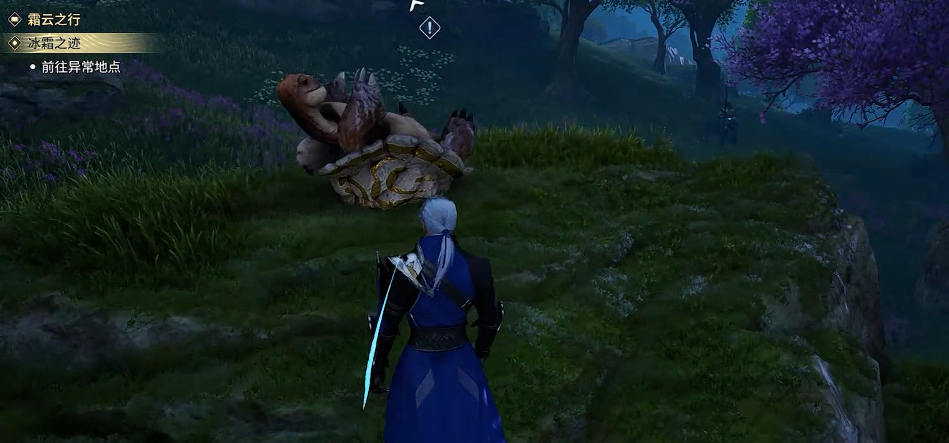Select the 霜云之行 quest title
The height and width of the screenshot is (443, 949).
click(x=54, y=19)
